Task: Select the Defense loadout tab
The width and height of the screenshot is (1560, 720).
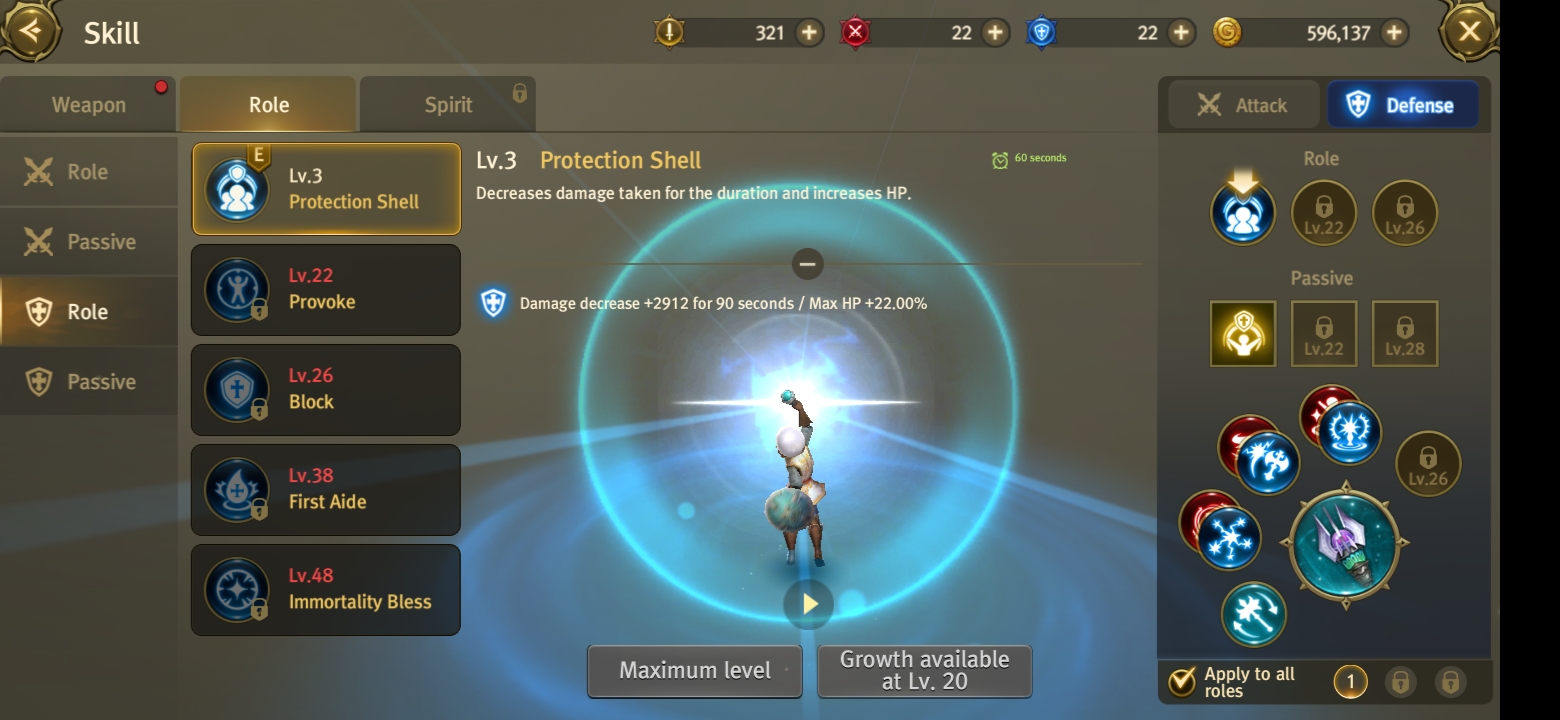Action: 1403,105
